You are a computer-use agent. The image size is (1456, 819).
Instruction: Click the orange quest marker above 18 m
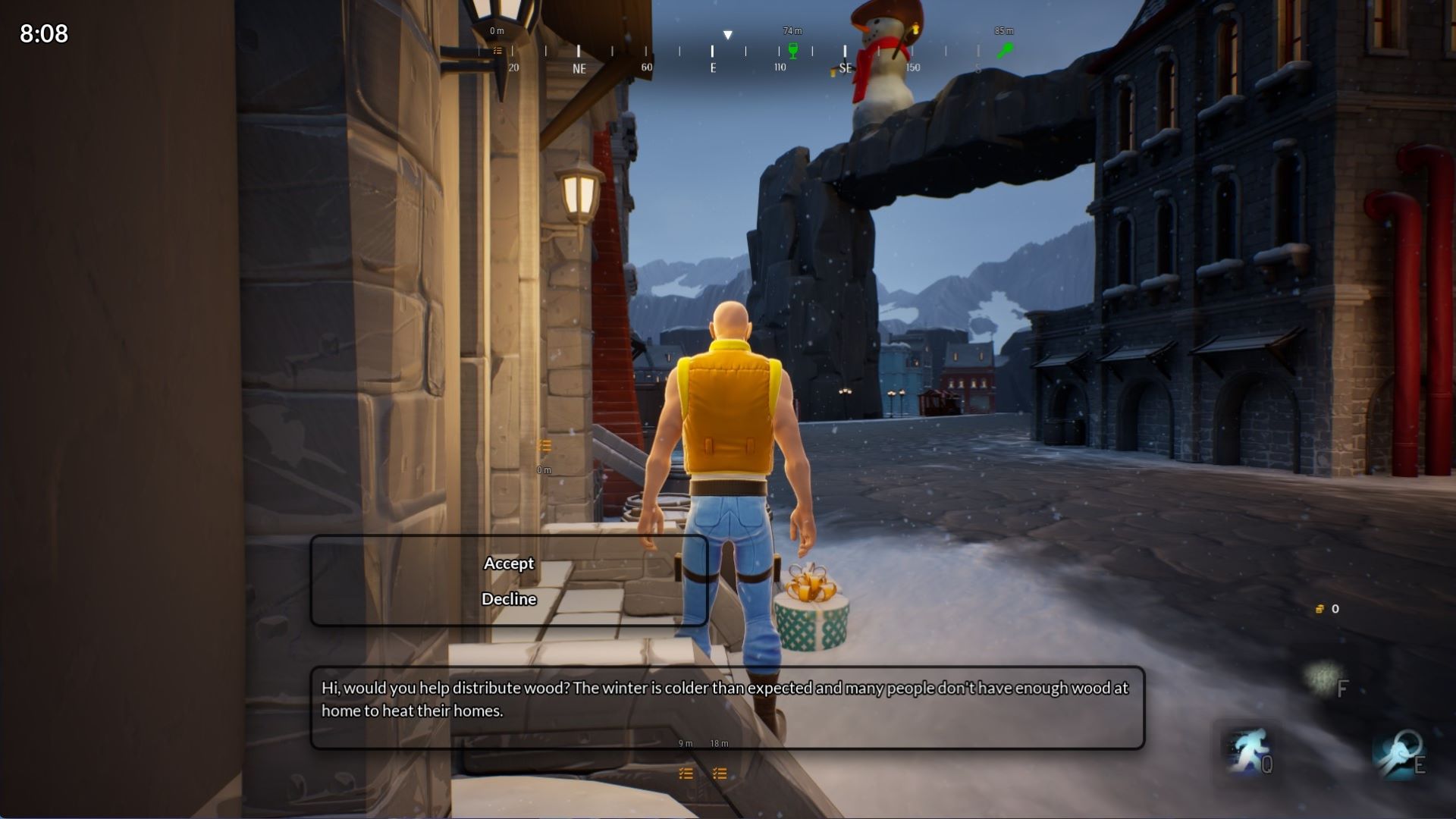[x=719, y=774]
